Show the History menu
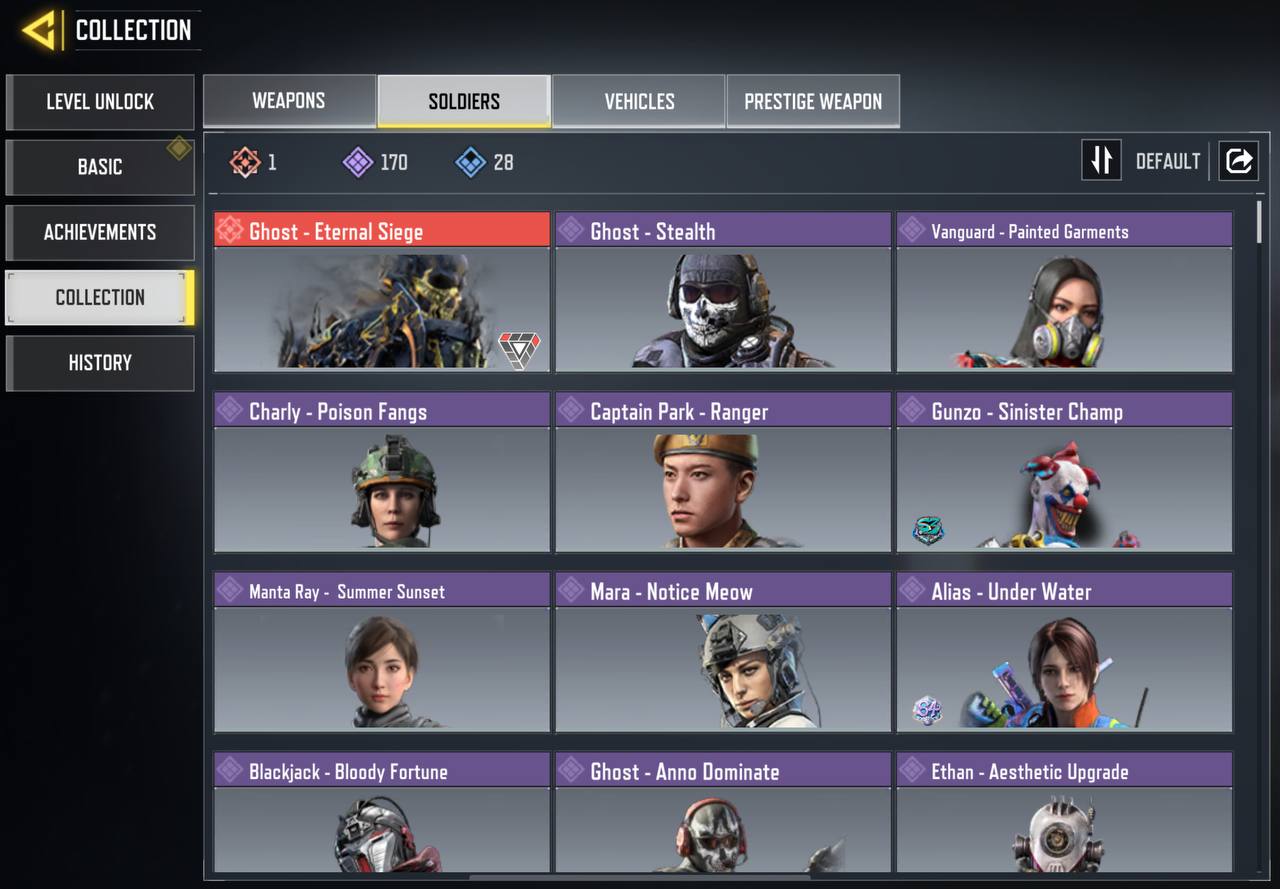The height and width of the screenshot is (889, 1280). (100, 363)
